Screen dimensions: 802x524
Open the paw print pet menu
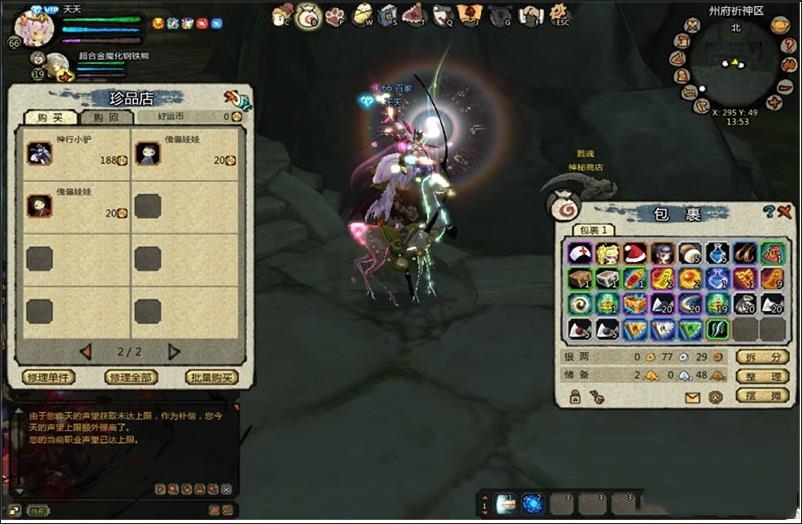click(x=335, y=16)
